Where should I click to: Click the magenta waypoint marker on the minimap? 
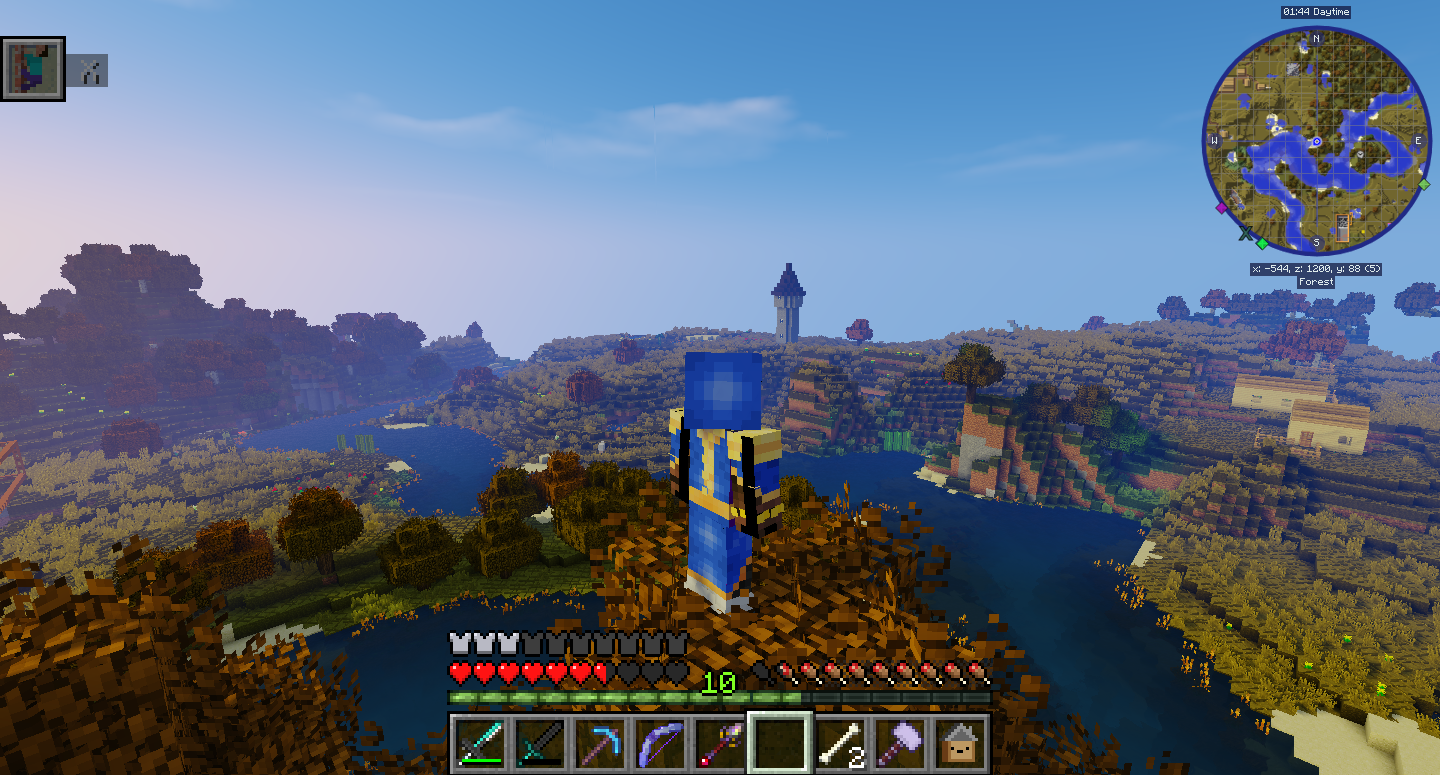(1222, 209)
